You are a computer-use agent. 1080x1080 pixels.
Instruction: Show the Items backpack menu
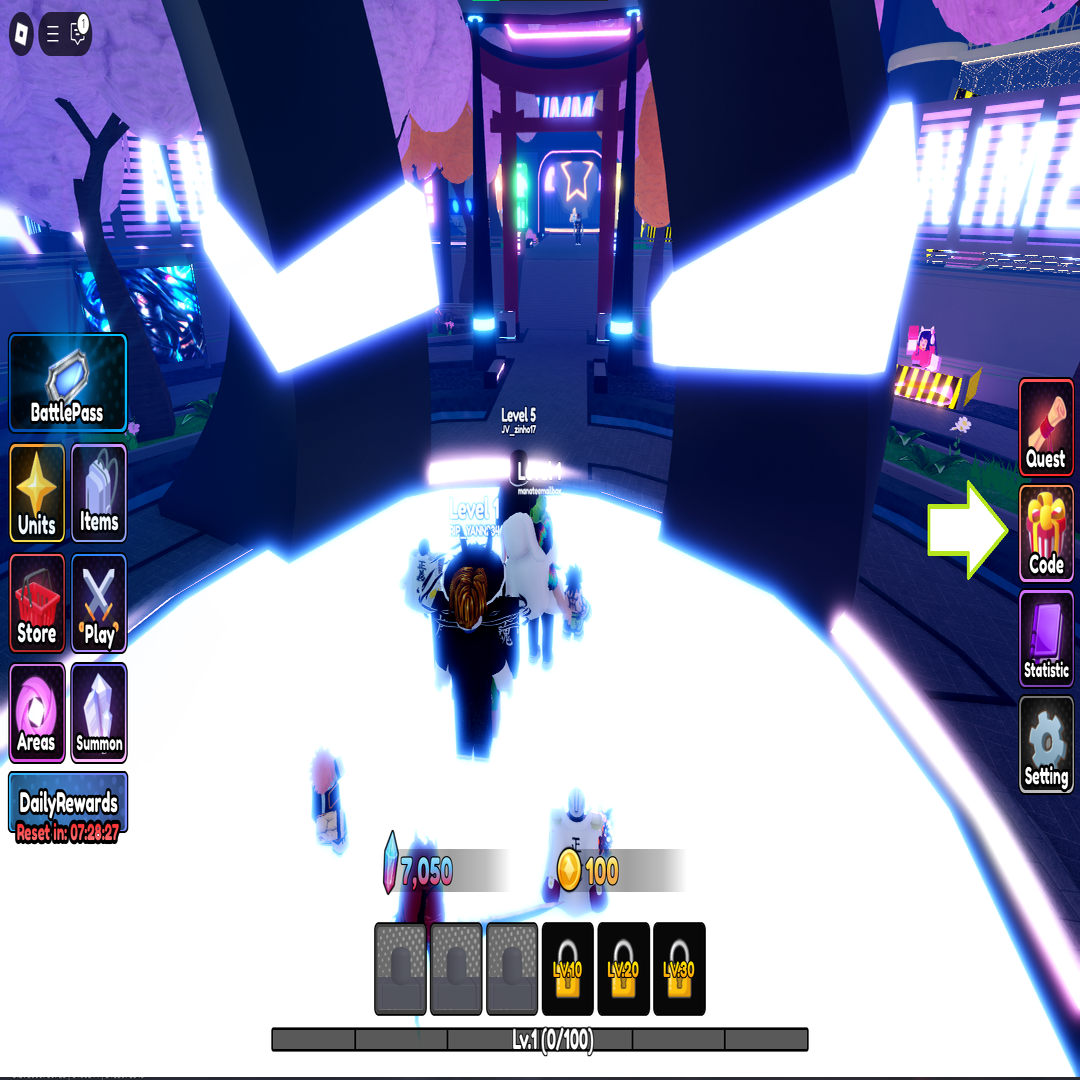pyautogui.click(x=99, y=493)
